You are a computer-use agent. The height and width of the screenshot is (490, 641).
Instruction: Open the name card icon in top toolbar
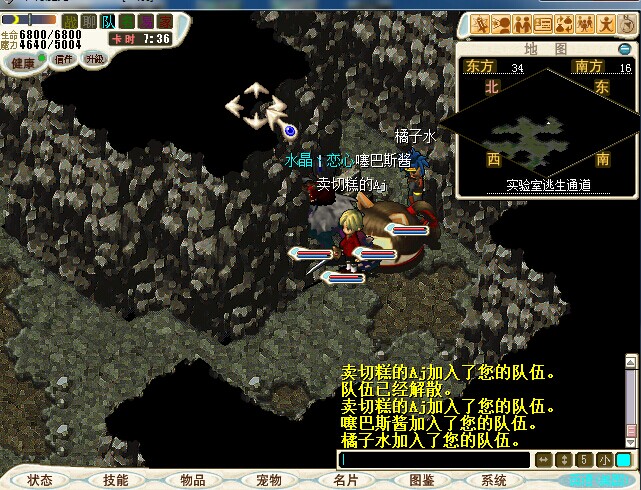543,24
